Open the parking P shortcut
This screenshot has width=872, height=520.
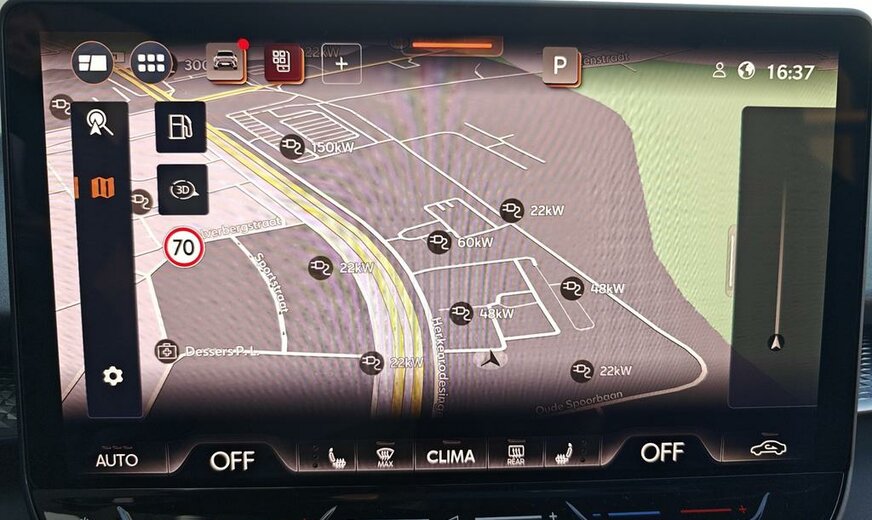point(560,66)
